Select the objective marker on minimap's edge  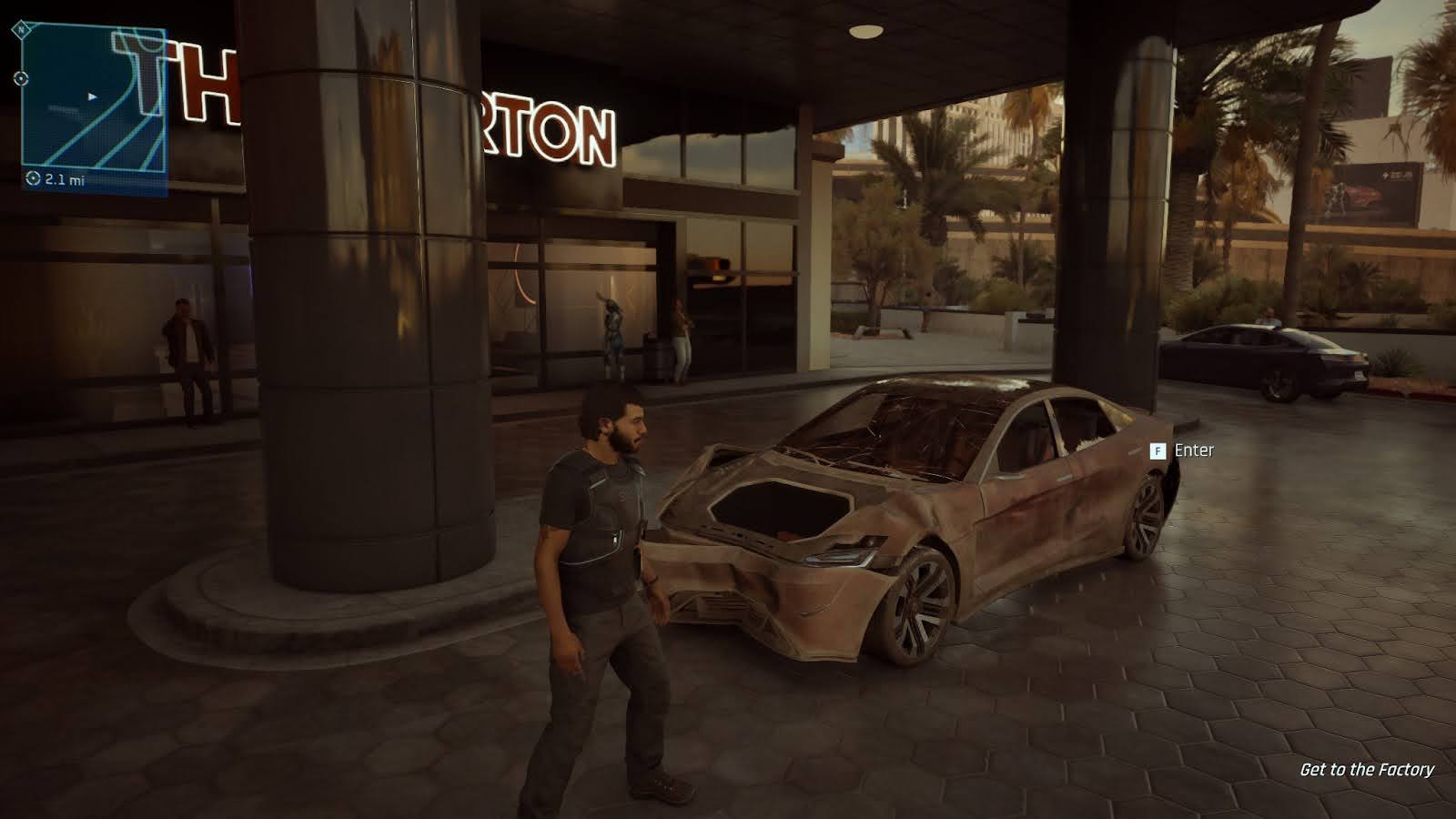(21, 78)
